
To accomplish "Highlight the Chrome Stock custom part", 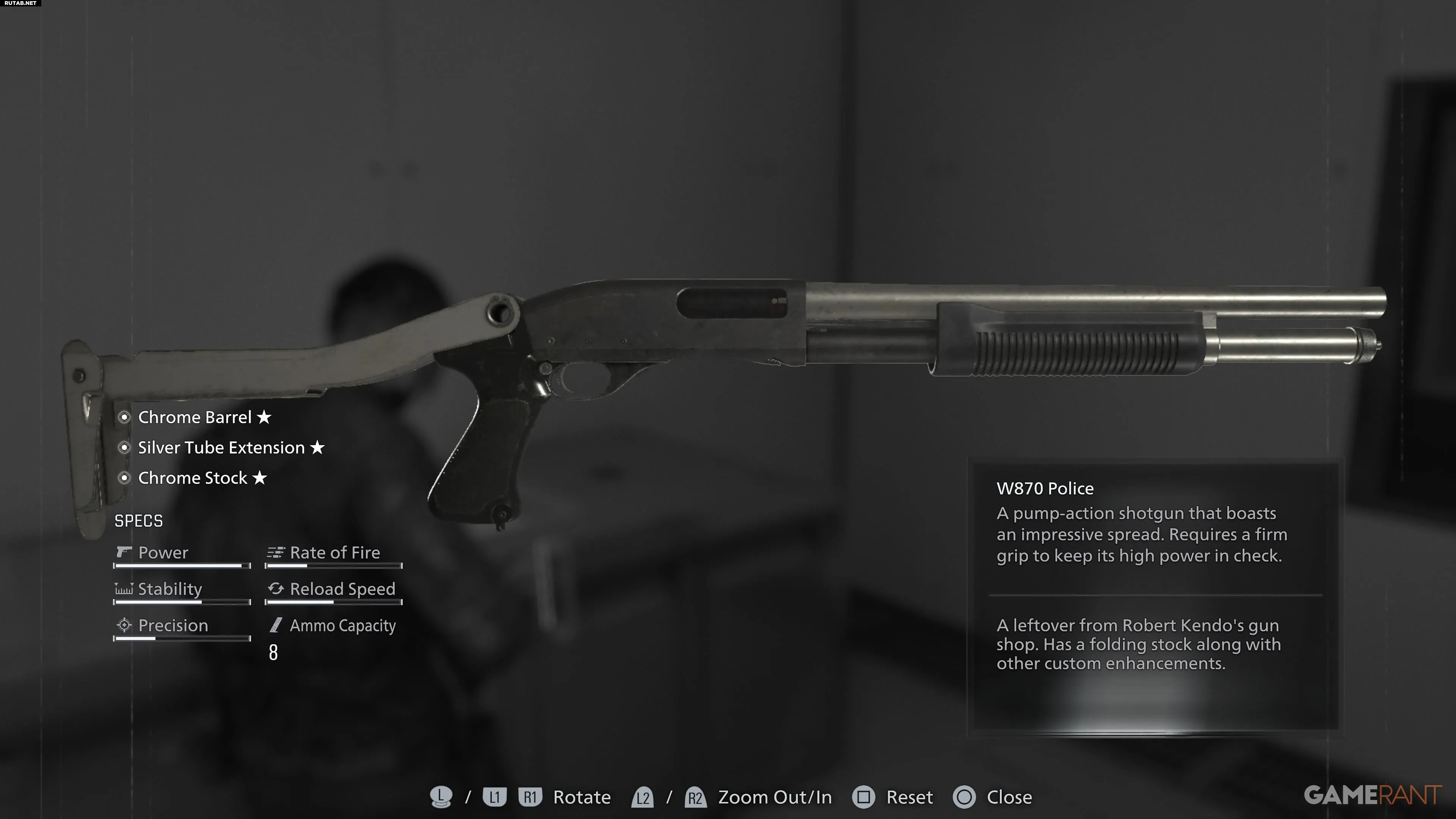I will click(x=192, y=478).
